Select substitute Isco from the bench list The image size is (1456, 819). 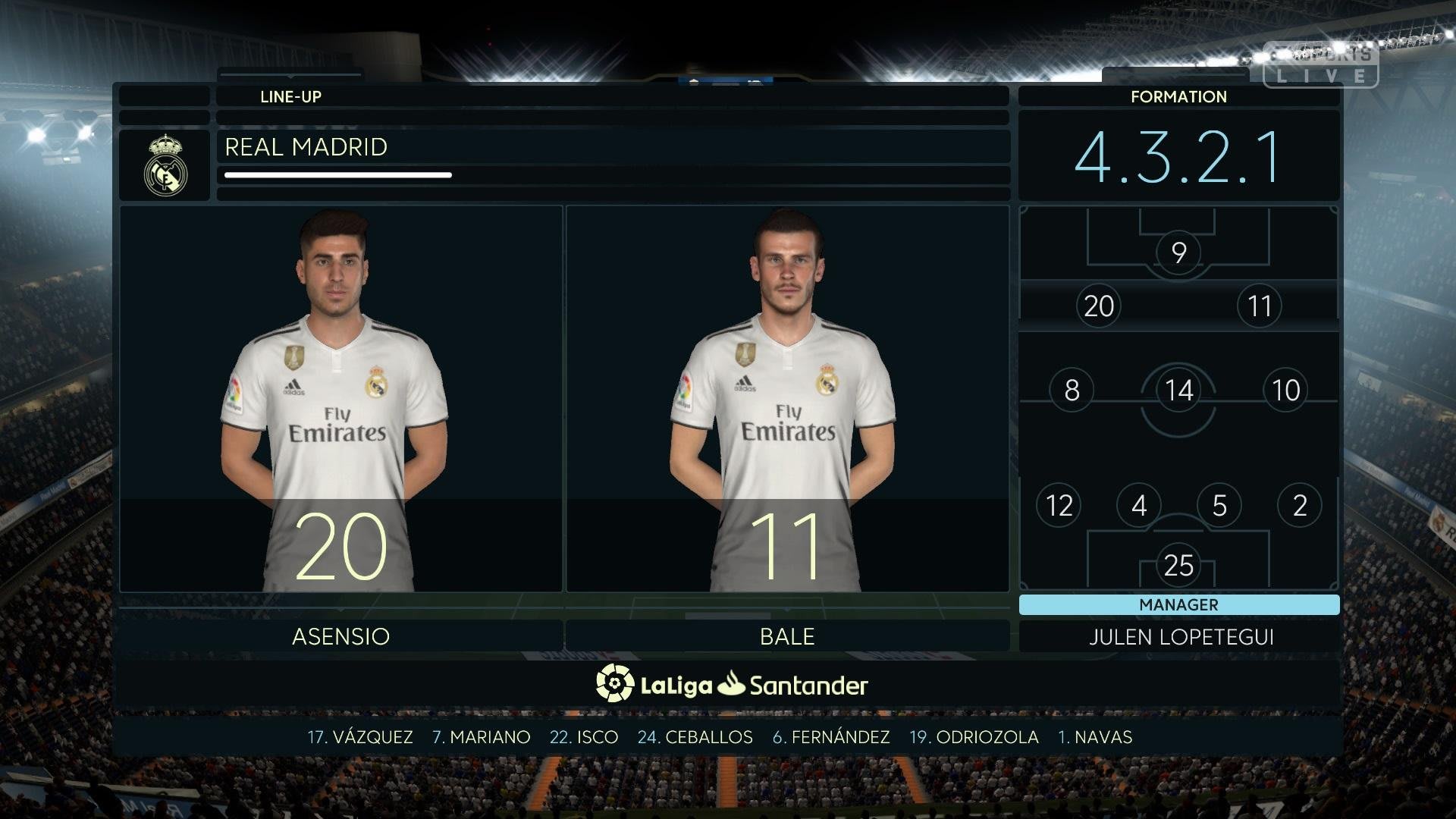584,737
